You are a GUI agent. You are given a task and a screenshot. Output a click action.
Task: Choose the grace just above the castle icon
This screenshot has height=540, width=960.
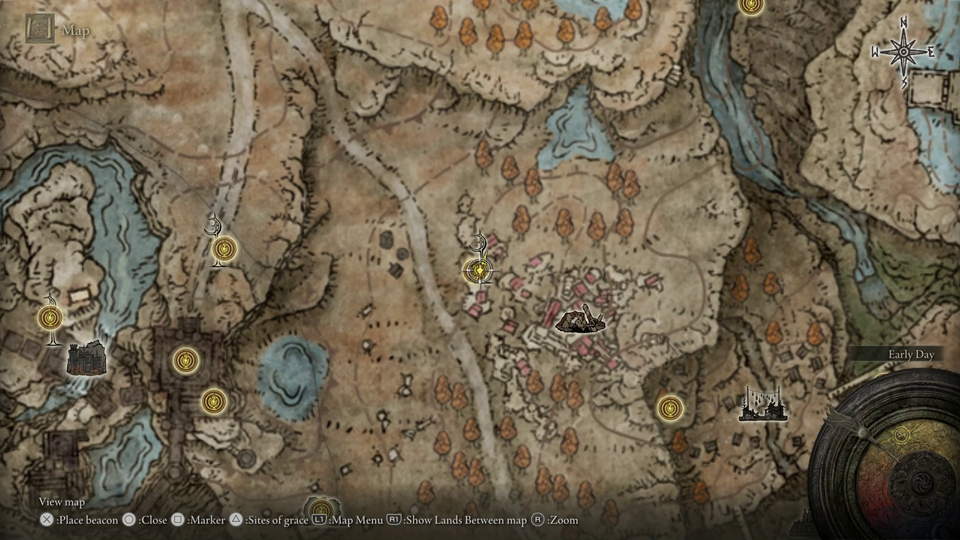point(51,318)
